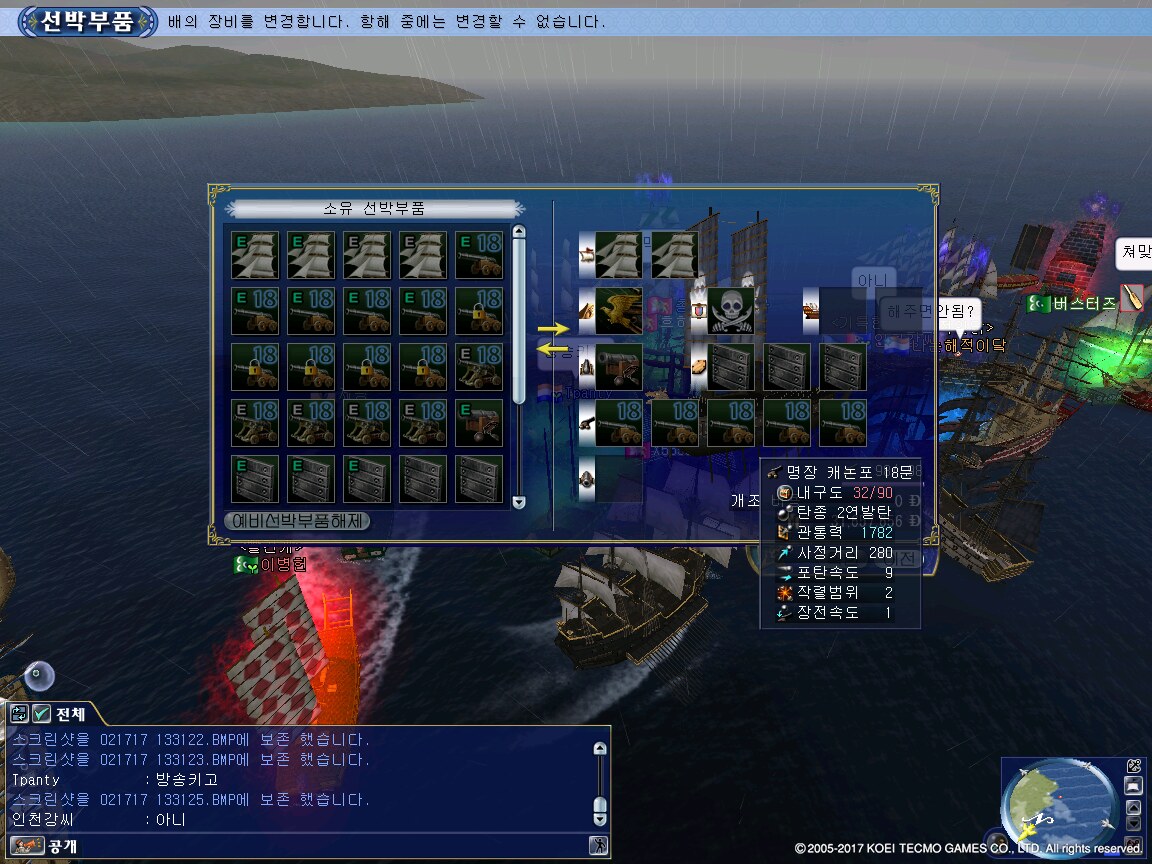The width and height of the screenshot is (1152, 864).
Task: Open the 전체 chat tab
Action: click(x=70, y=714)
